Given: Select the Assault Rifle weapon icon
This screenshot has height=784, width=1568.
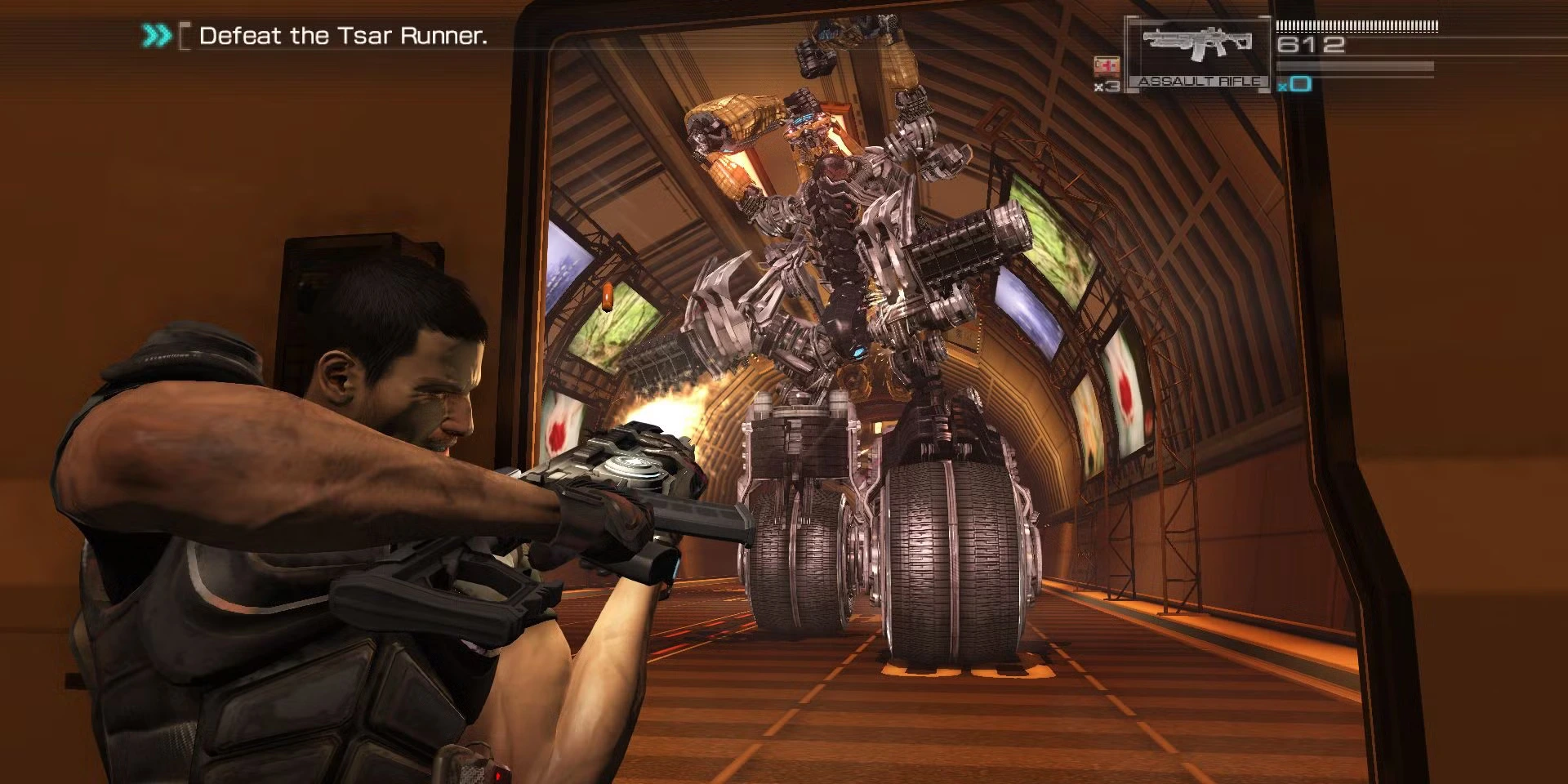Looking at the screenshot, I should pyautogui.click(x=1197, y=46).
